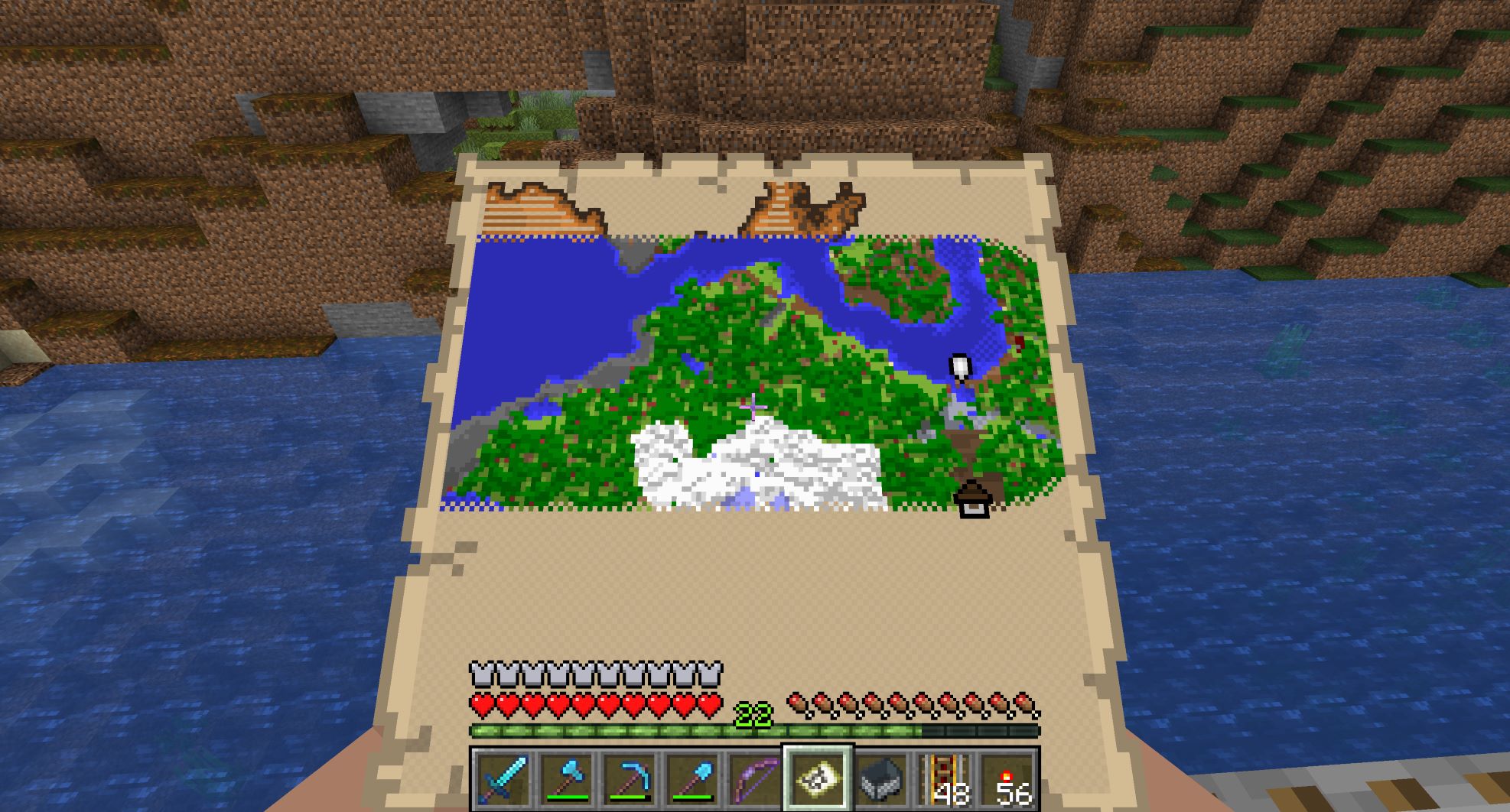Pick the powered rails stack of 48
Viewport: 1510px width, 812px height.
[x=945, y=779]
